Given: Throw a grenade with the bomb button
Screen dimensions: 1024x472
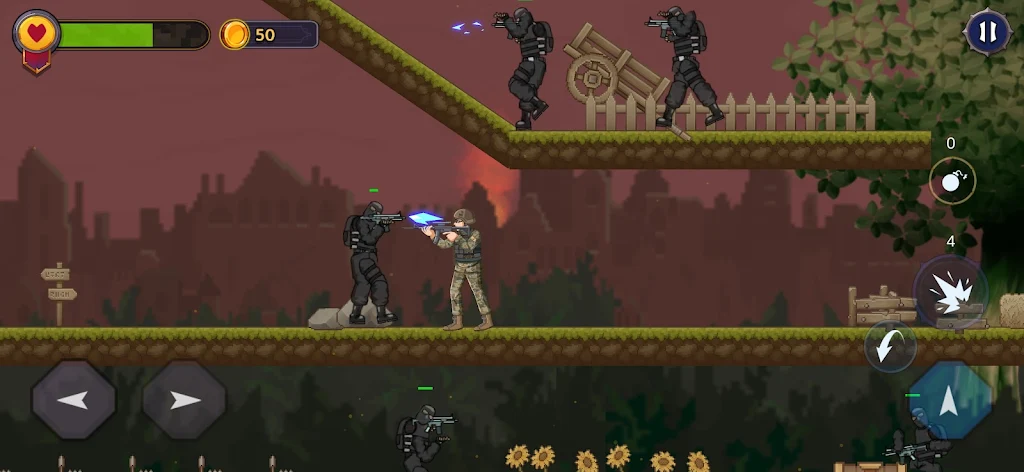Looking at the screenshot, I should [952, 182].
